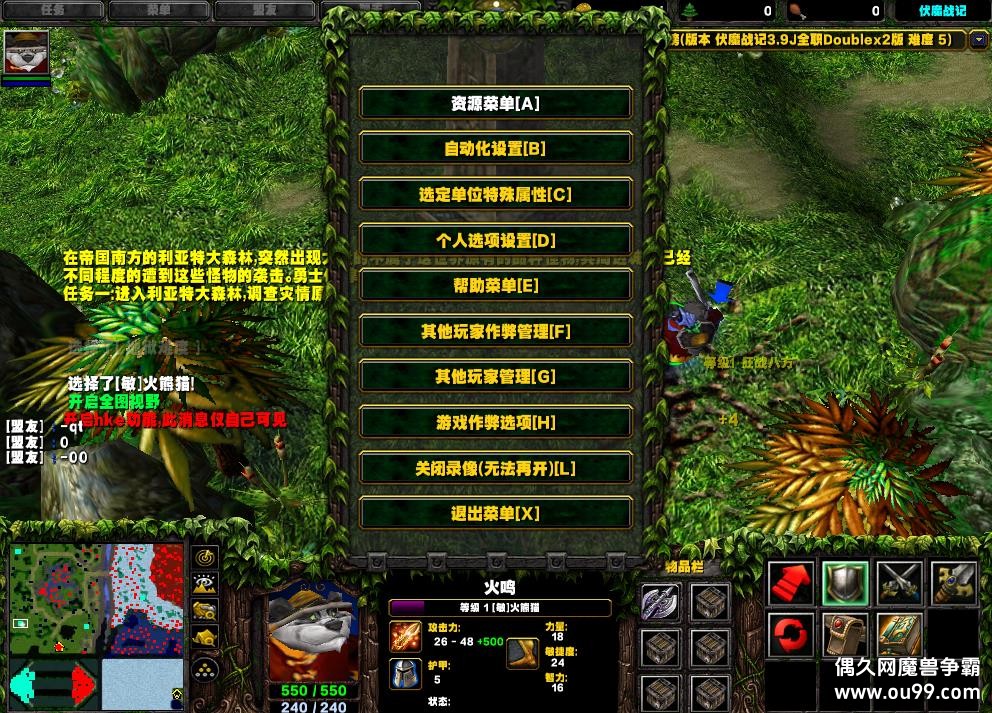Viewport: 992px width, 713px height.
Task: Choose 关闭录像(无法再开)[L] option
Action: pos(495,468)
